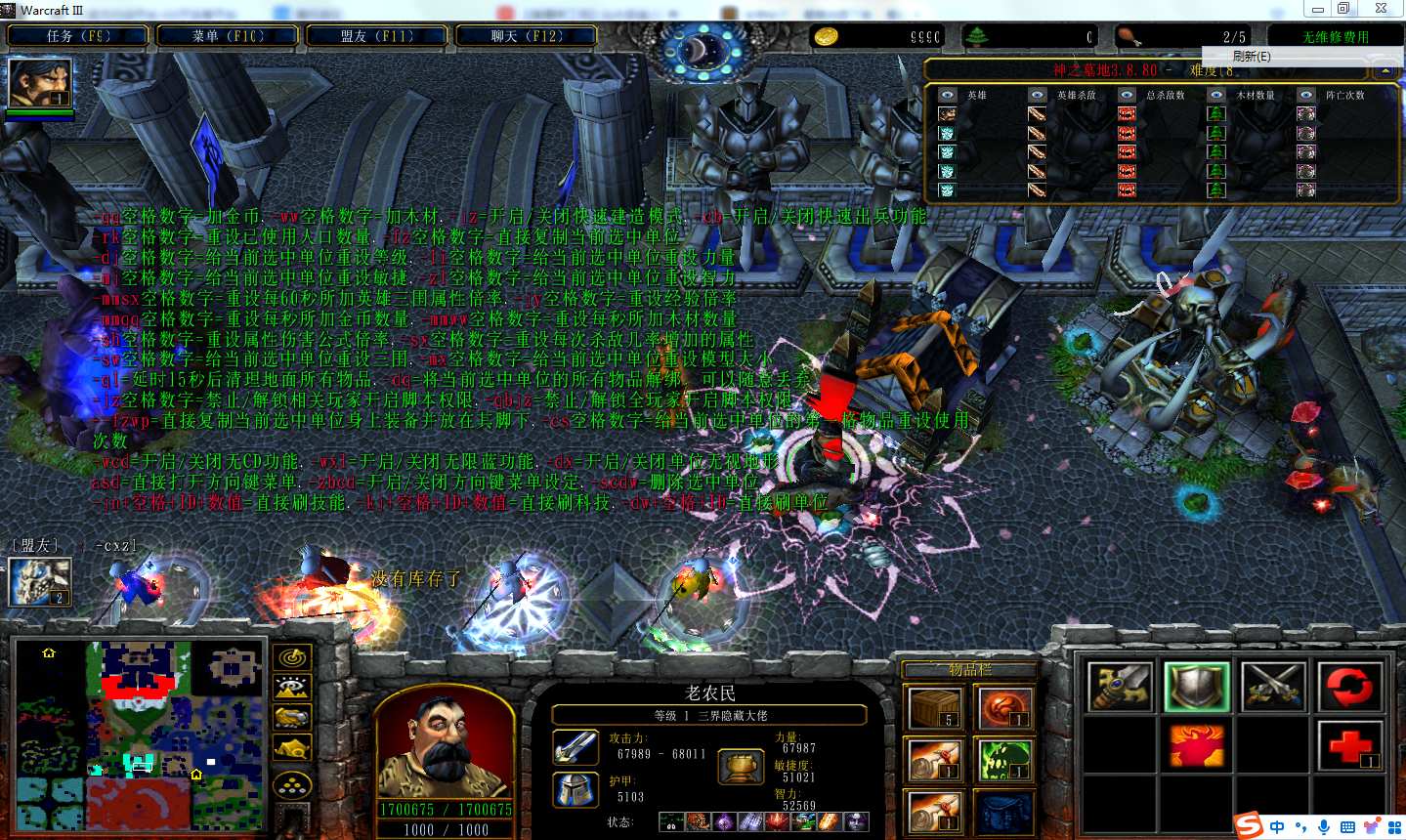This screenshot has width=1406, height=840.
Task: Open the 任务 (F9) quests menu
Action: 78,36
